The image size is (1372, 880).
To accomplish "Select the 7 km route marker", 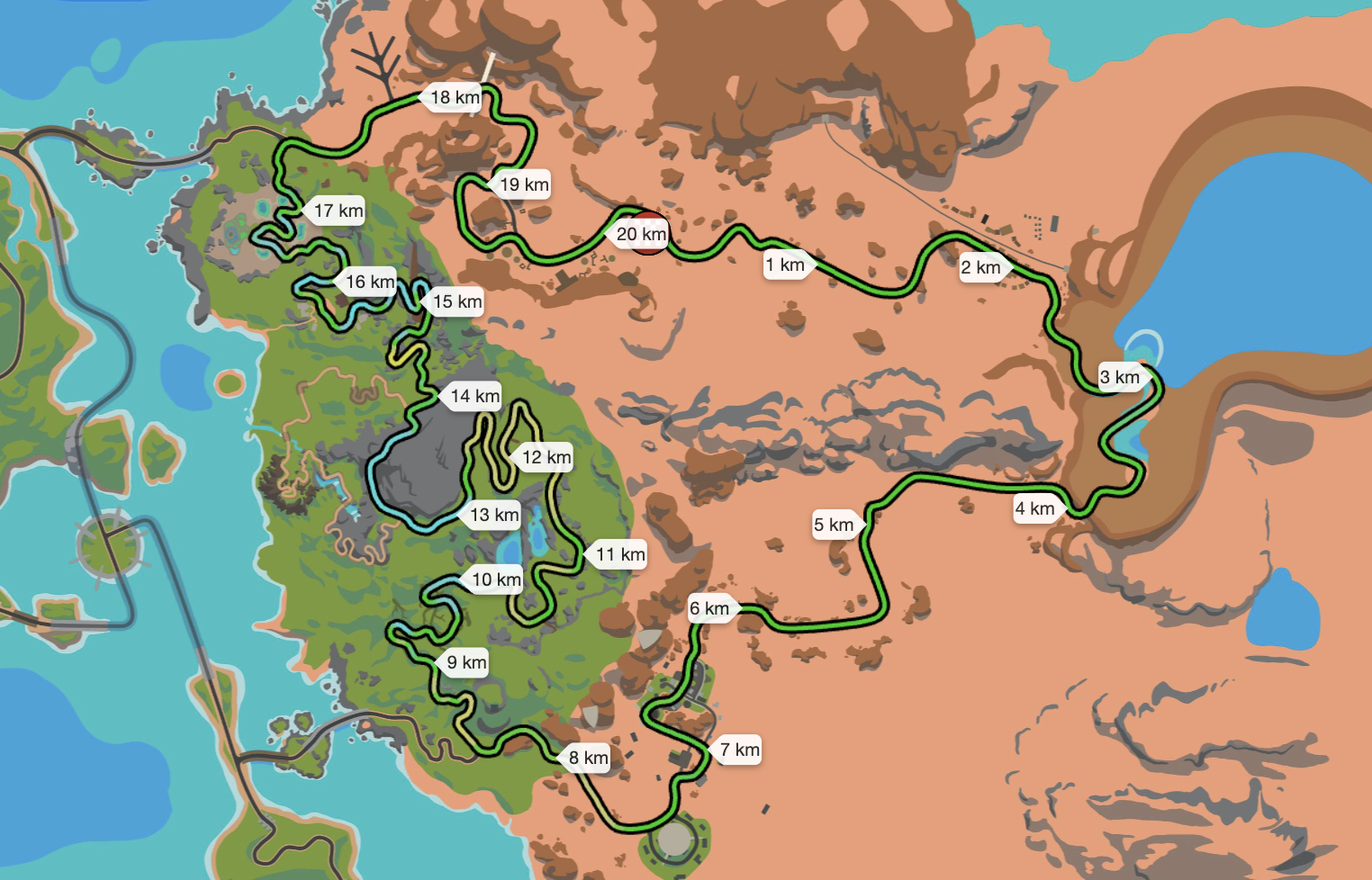I will click(x=740, y=750).
